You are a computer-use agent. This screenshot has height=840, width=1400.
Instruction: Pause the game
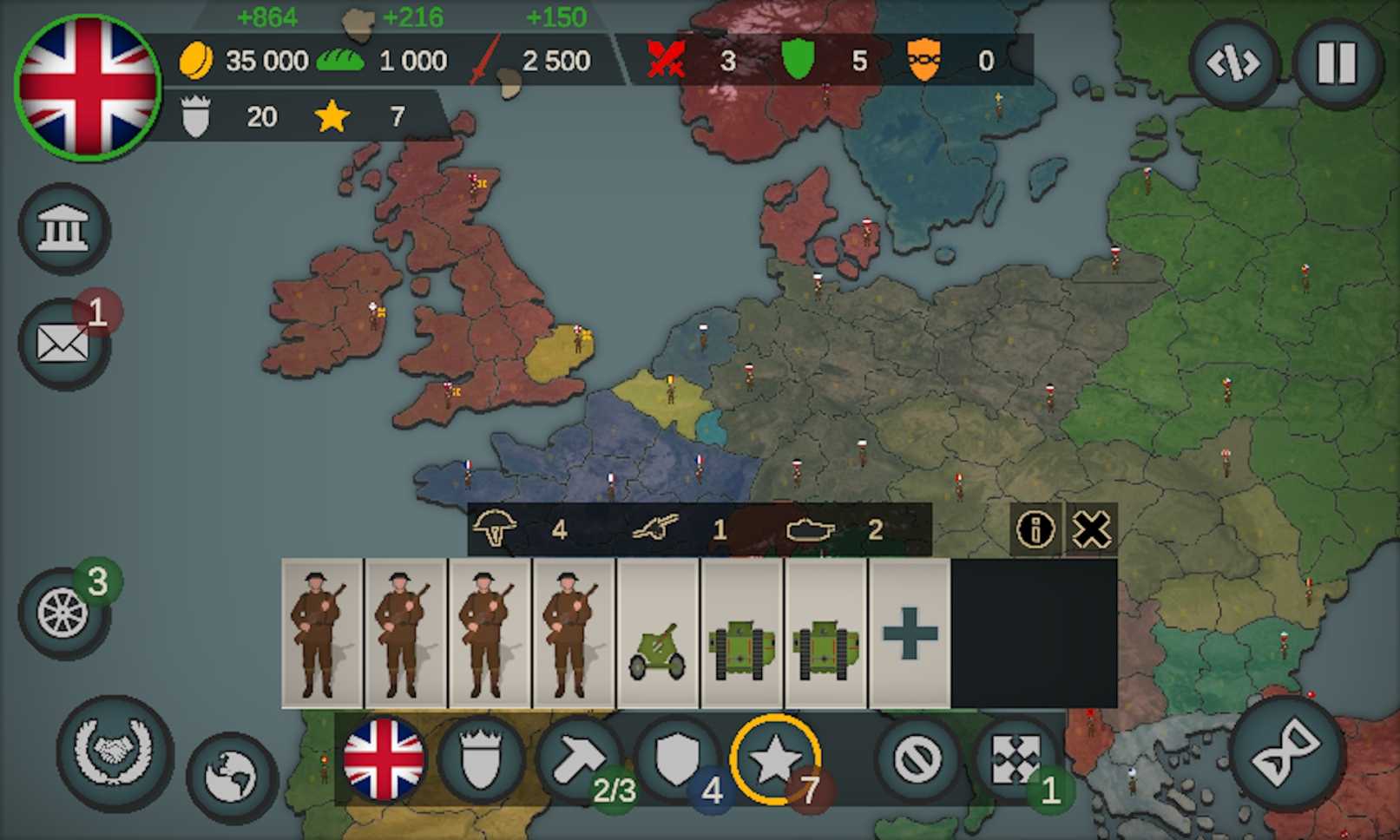point(1337,63)
